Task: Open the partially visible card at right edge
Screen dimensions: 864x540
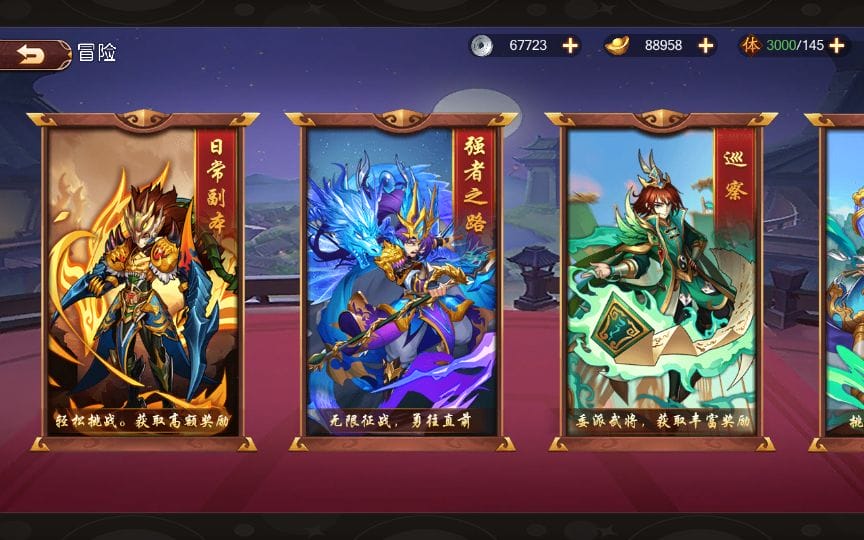Action: tap(843, 280)
